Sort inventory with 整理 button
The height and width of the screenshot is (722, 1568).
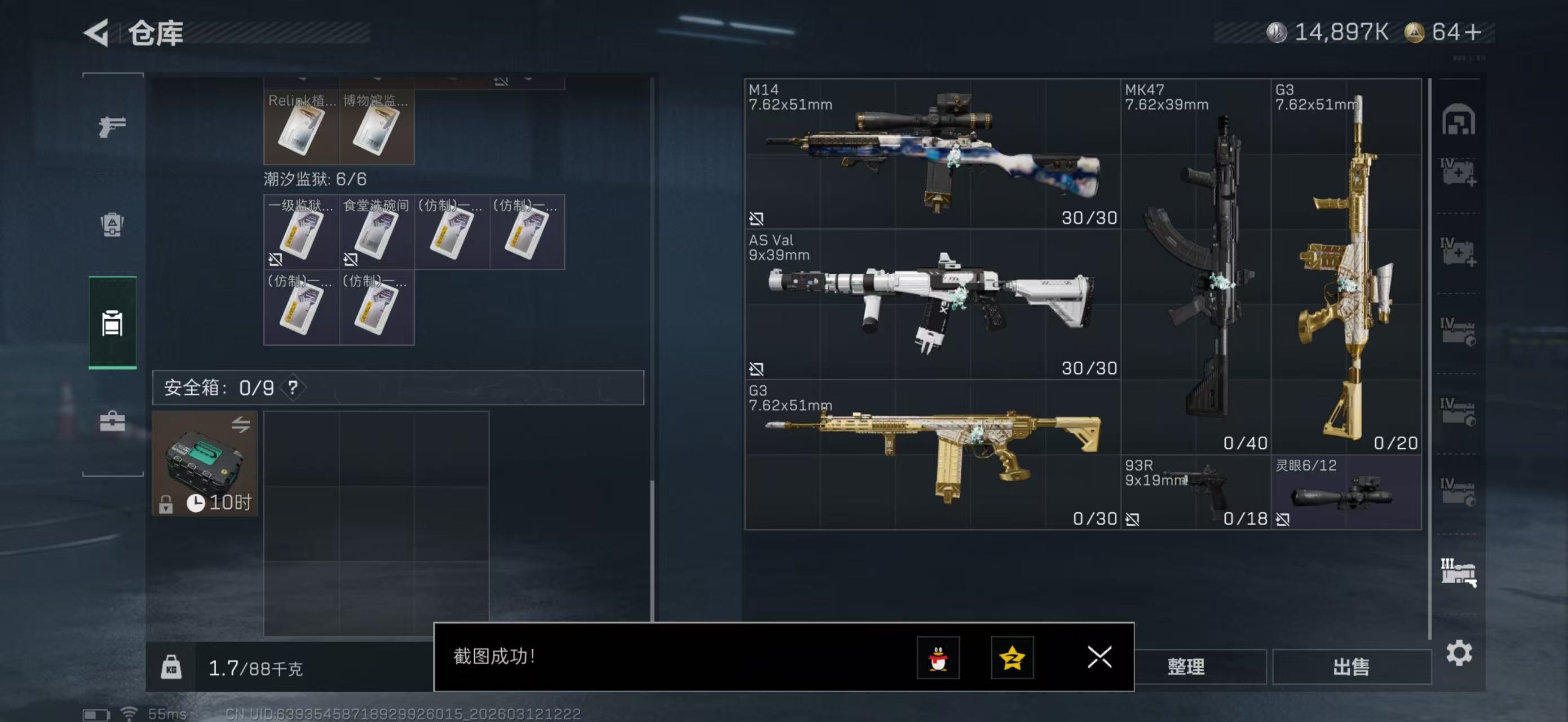[1186, 667]
